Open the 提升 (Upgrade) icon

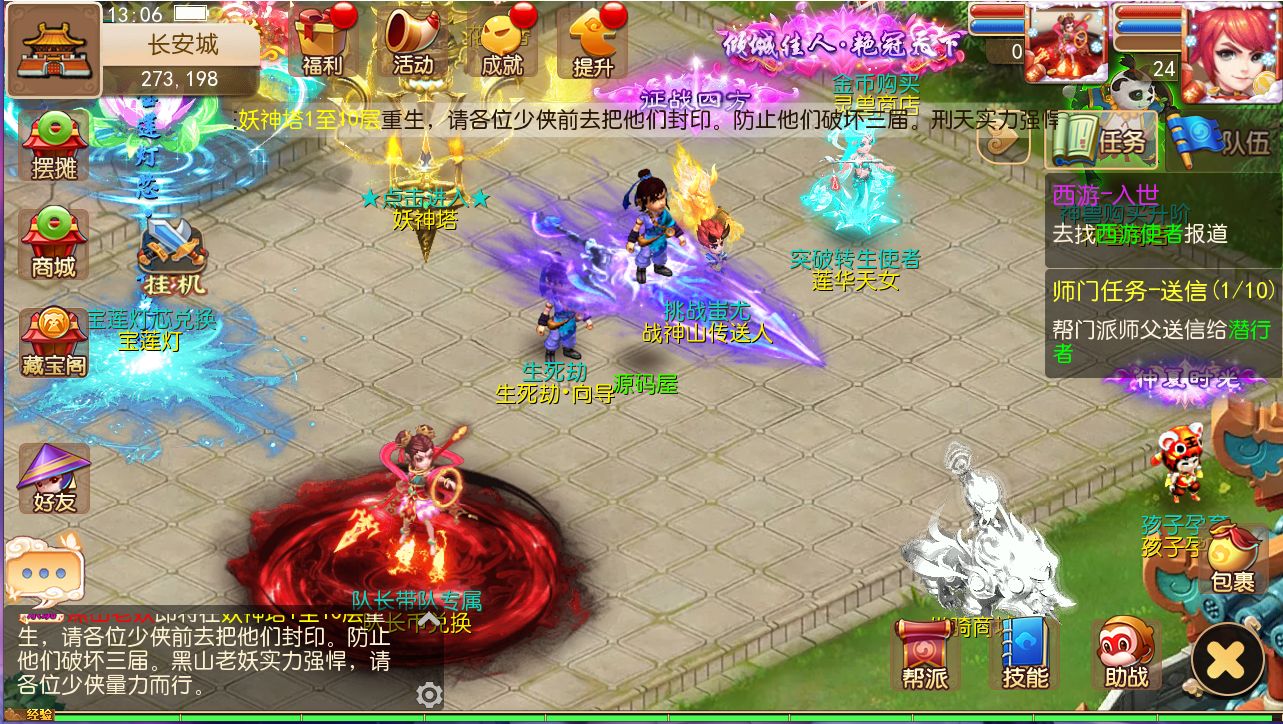click(x=597, y=45)
